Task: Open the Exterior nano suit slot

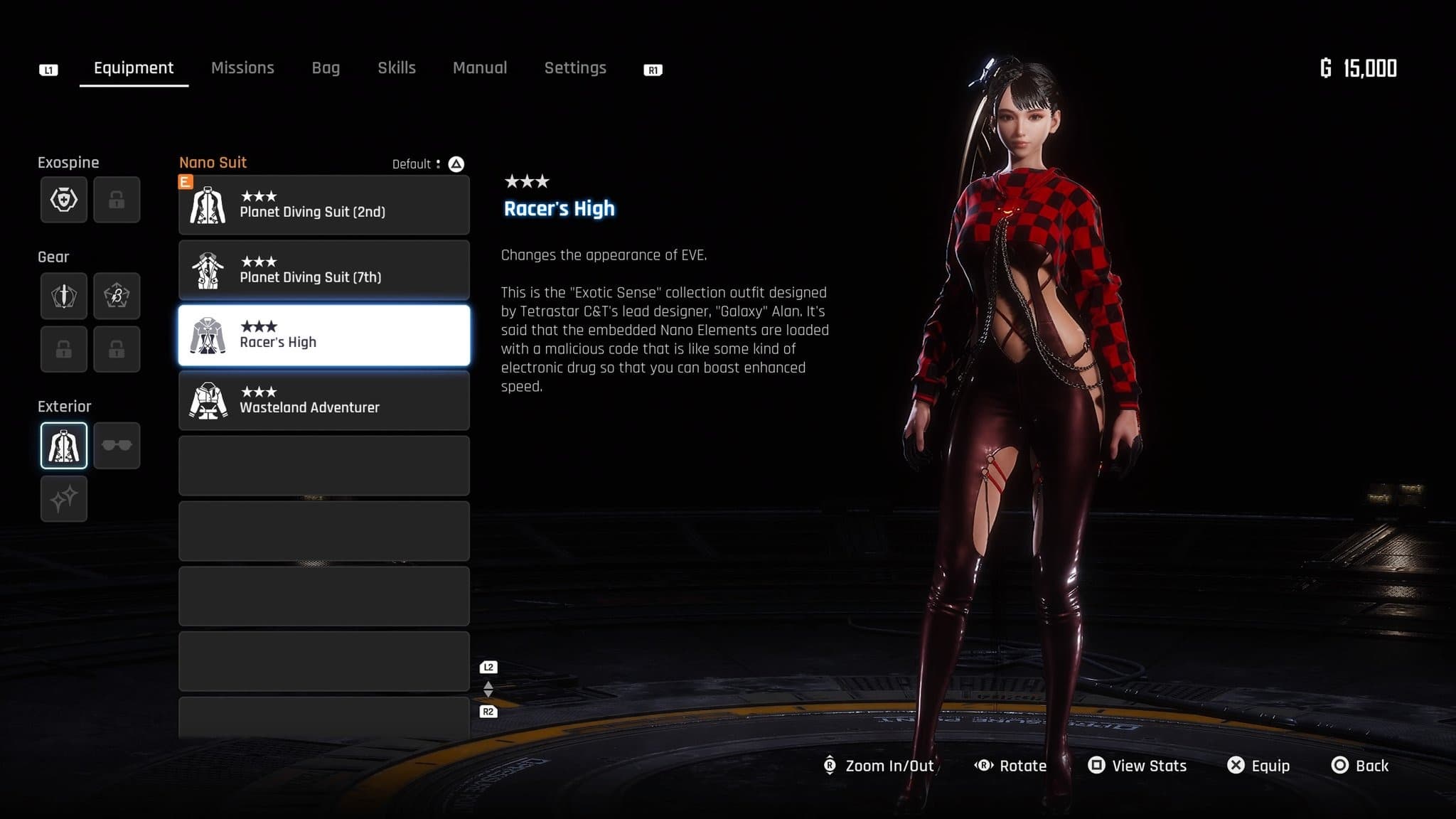Action: 64,446
